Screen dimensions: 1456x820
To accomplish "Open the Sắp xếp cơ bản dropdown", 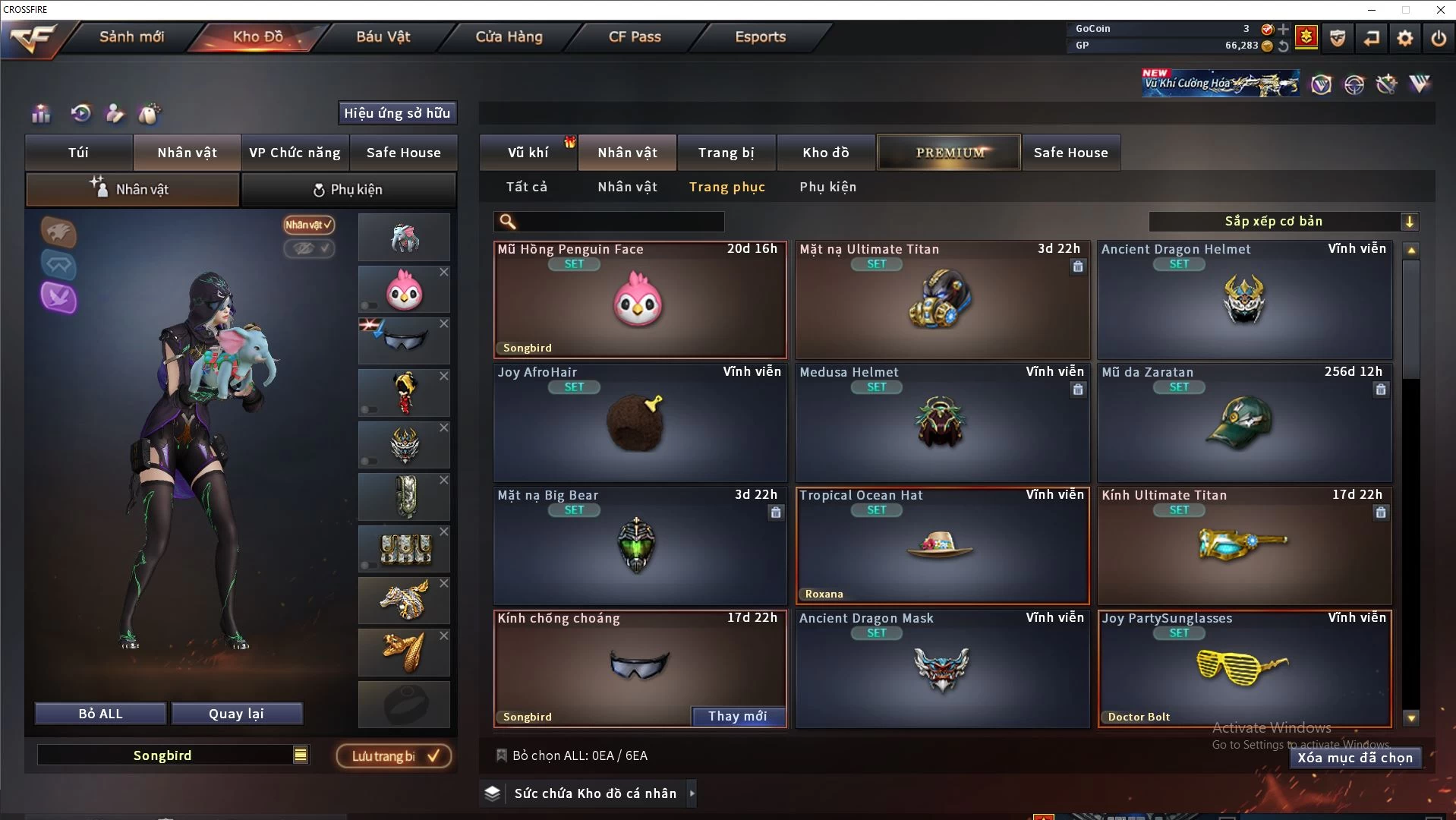I will pyautogui.click(x=1282, y=221).
